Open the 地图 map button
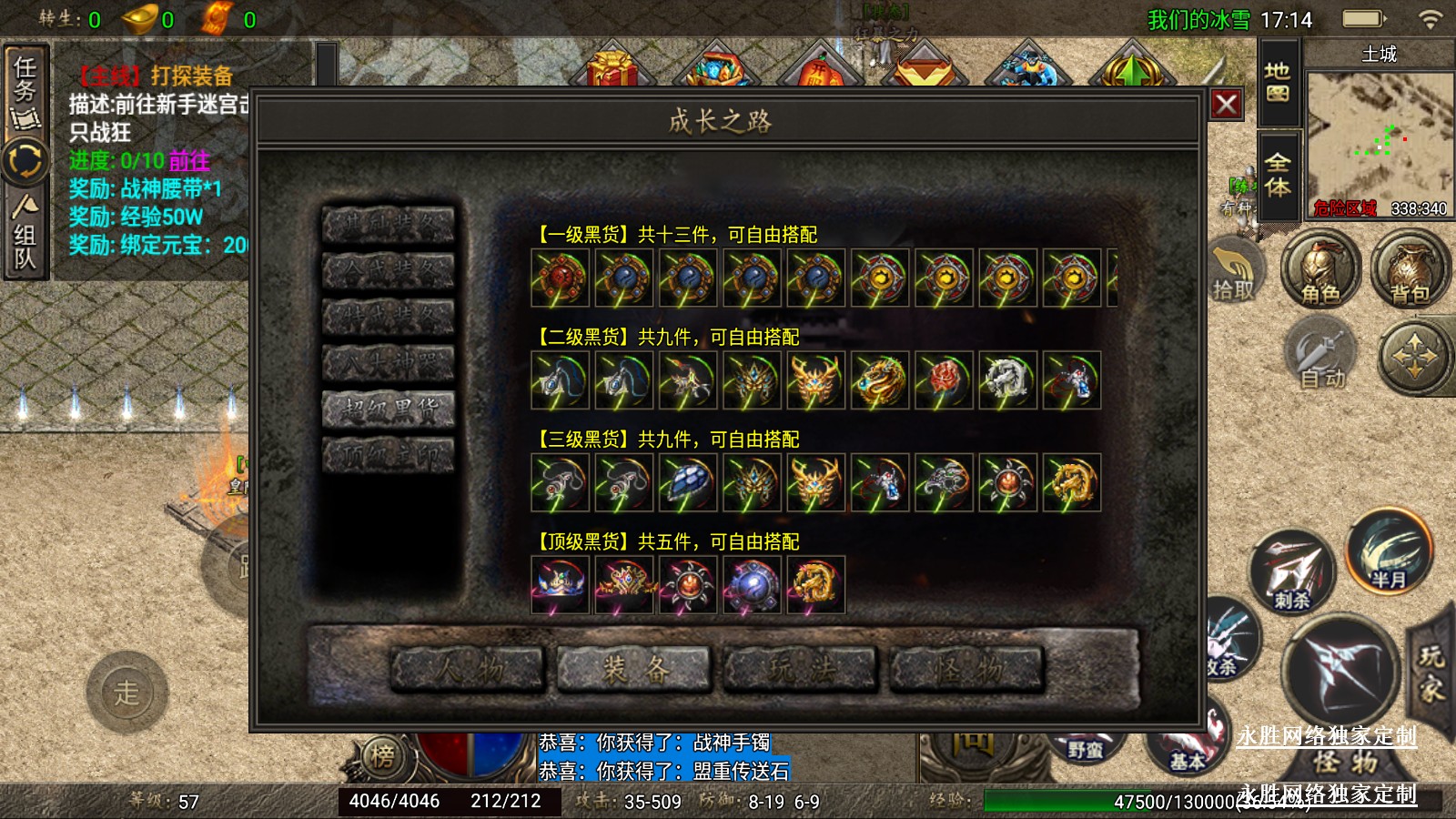The image size is (1456, 819). coord(1278,82)
